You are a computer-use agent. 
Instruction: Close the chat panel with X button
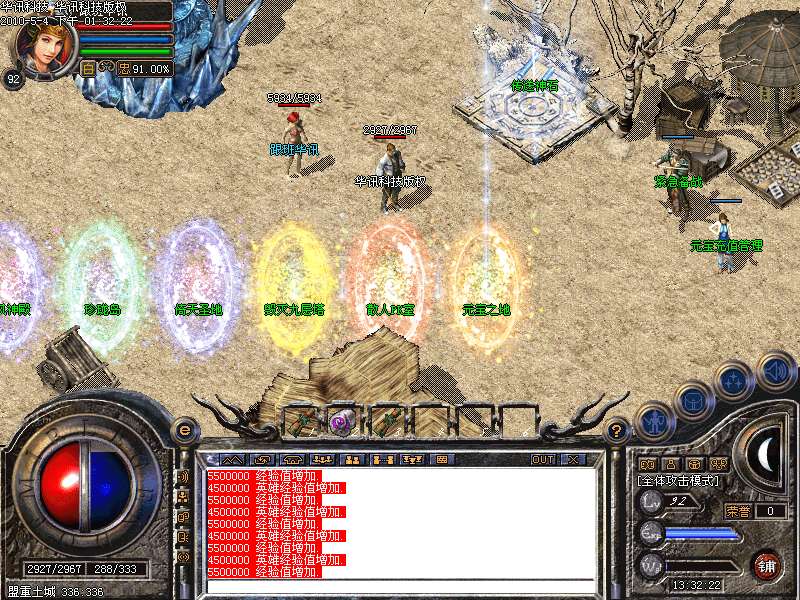click(x=573, y=459)
